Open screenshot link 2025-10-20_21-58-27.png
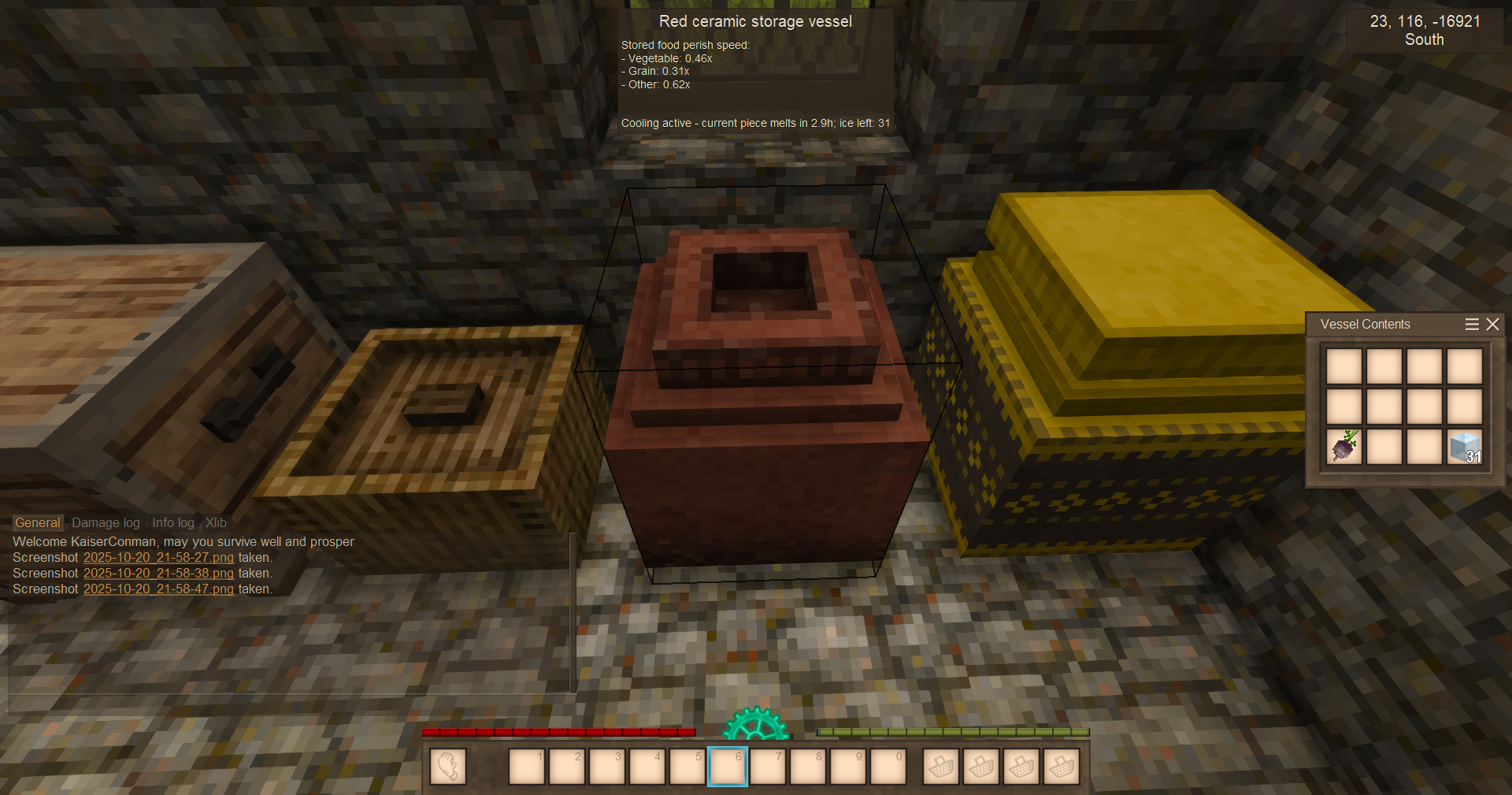 [158, 558]
